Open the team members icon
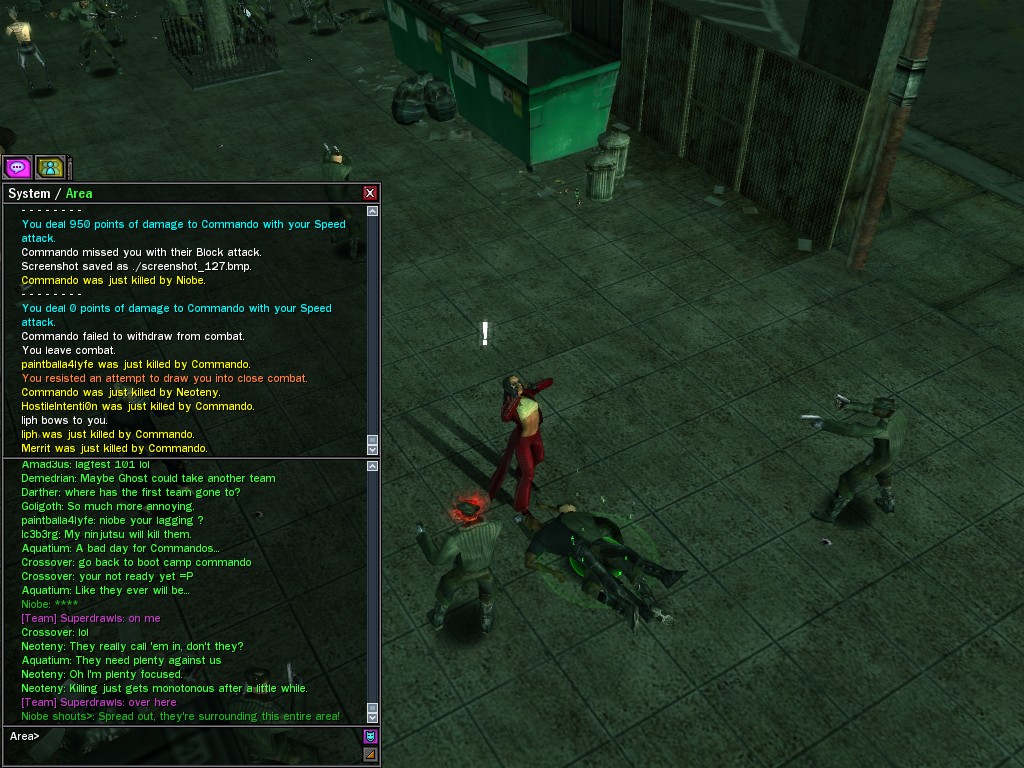1024x768 pixels. coord(50,167)
